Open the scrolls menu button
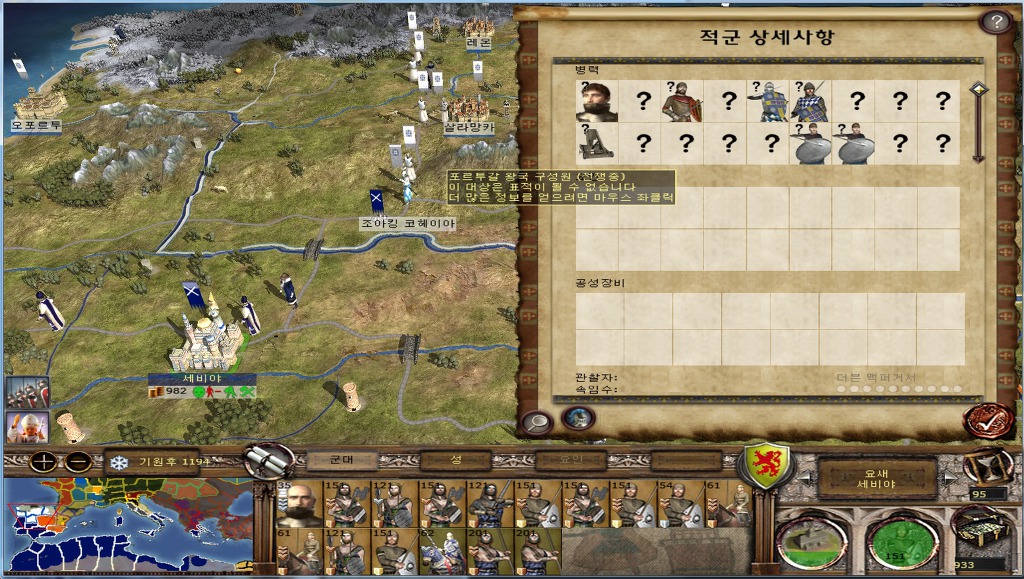 click(x=268, y=461)
